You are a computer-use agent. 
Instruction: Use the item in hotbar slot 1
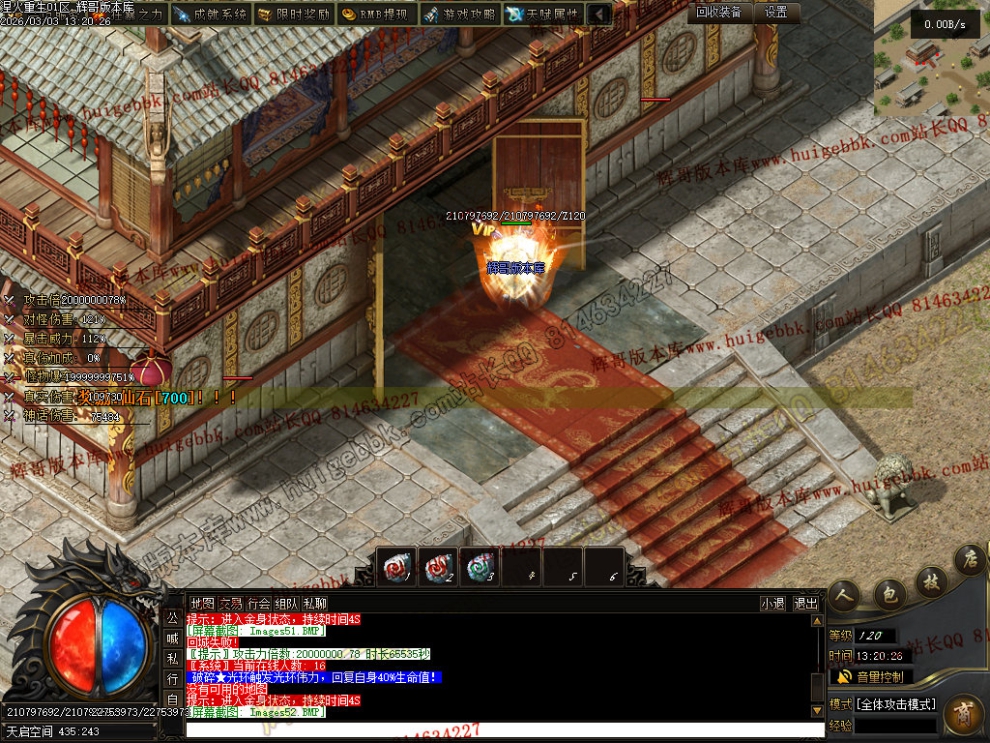click(x=396, y=567)
